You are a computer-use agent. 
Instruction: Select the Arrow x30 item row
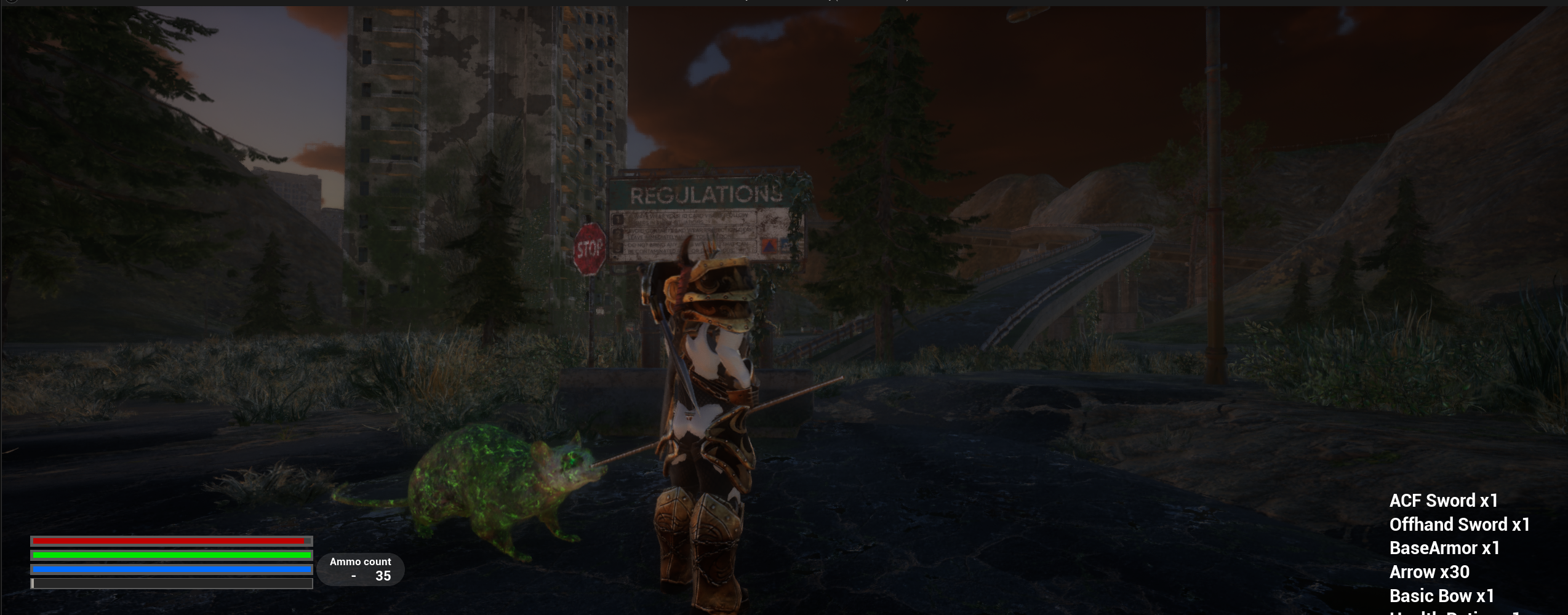click(x=1429, y=572)
